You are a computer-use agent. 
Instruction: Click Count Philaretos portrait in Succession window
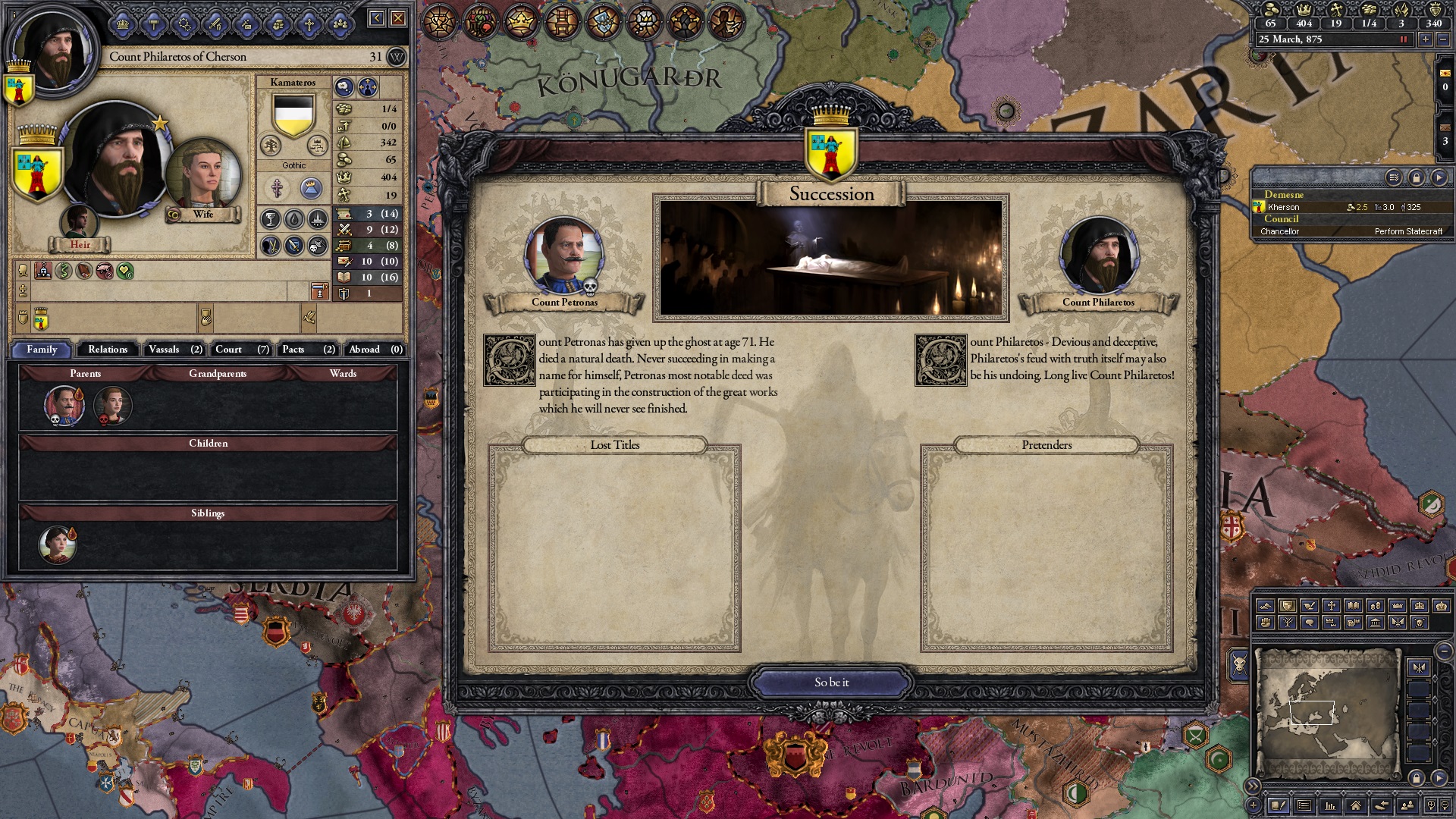click(x=1098, y=256)
